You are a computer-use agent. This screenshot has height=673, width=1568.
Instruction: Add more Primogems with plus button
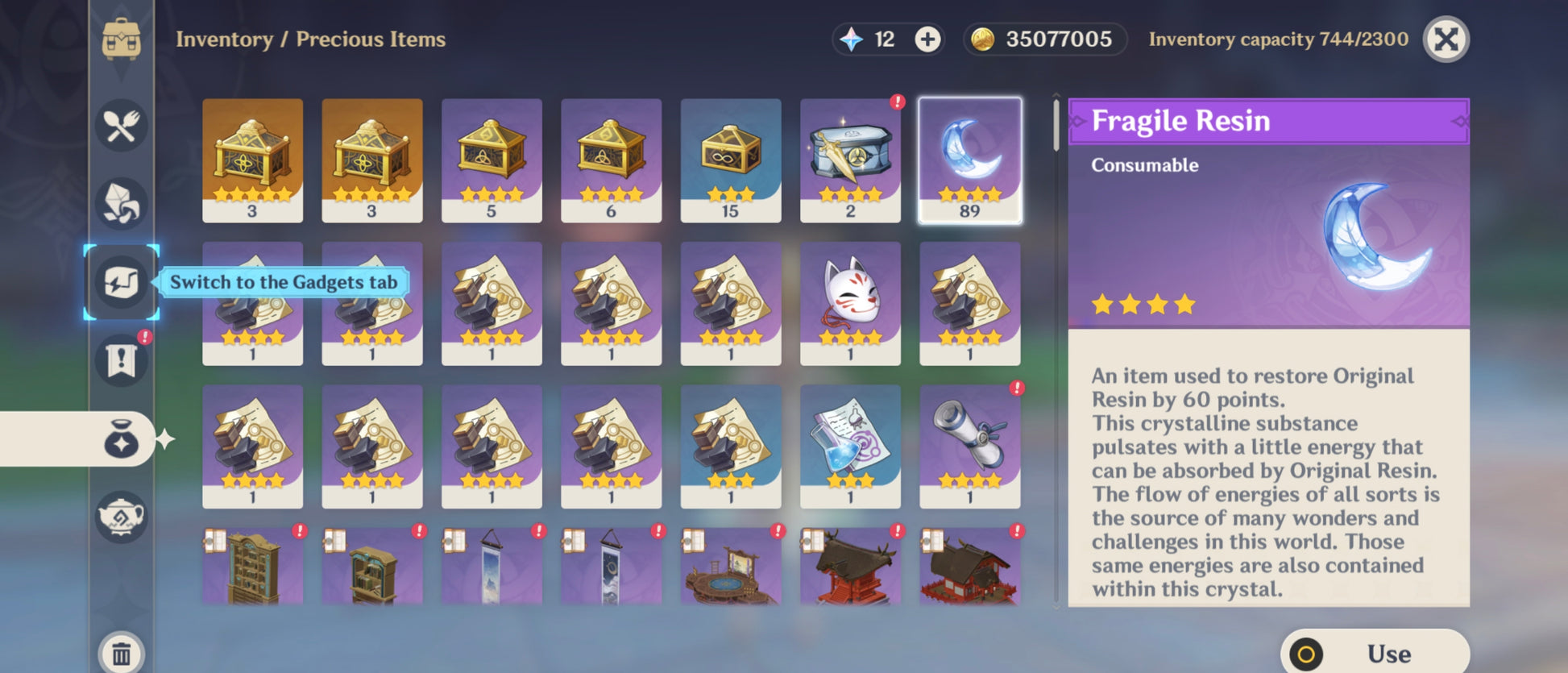click(x=927, y=39)
